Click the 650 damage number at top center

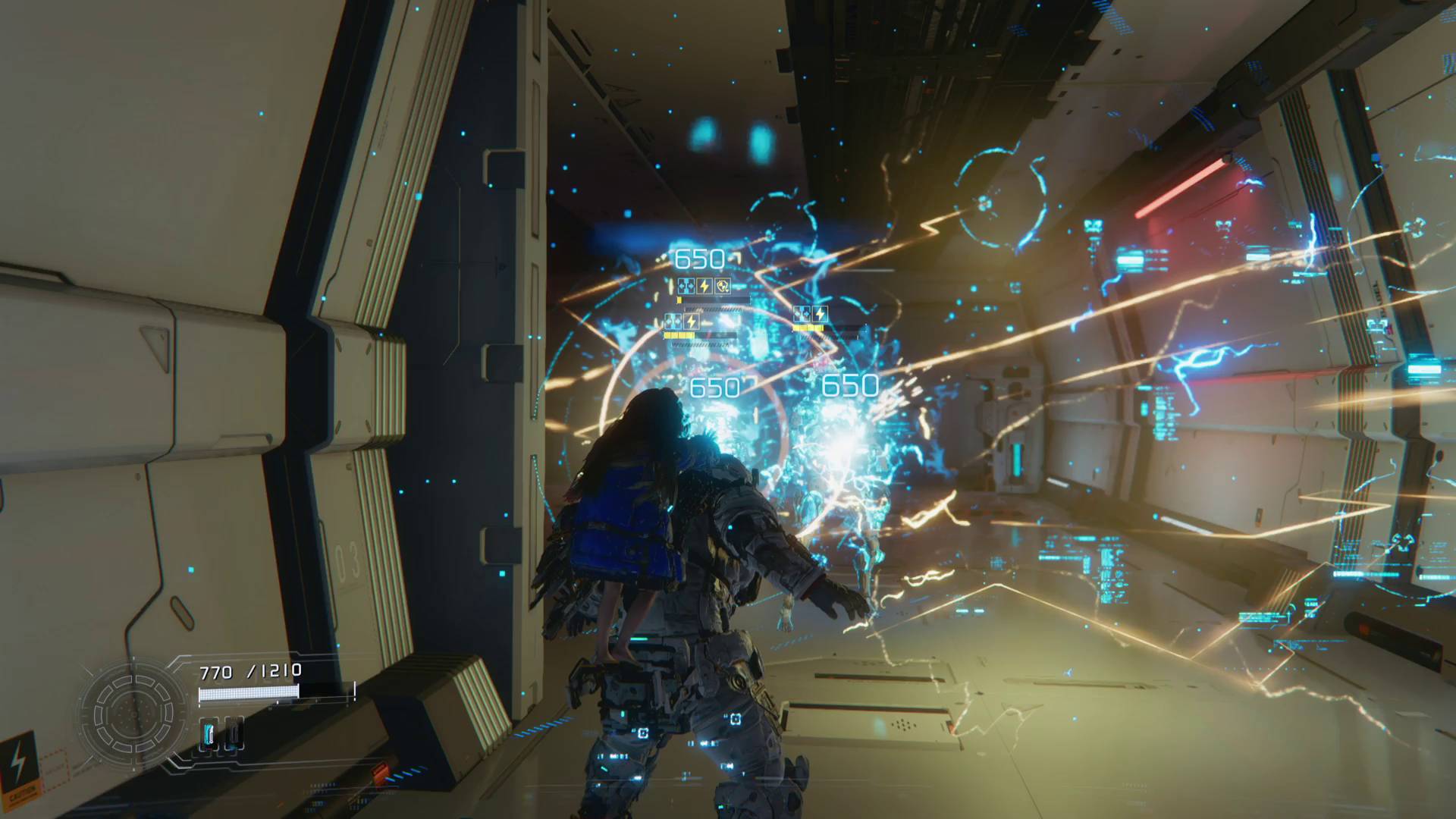click(x=701, y=258)
